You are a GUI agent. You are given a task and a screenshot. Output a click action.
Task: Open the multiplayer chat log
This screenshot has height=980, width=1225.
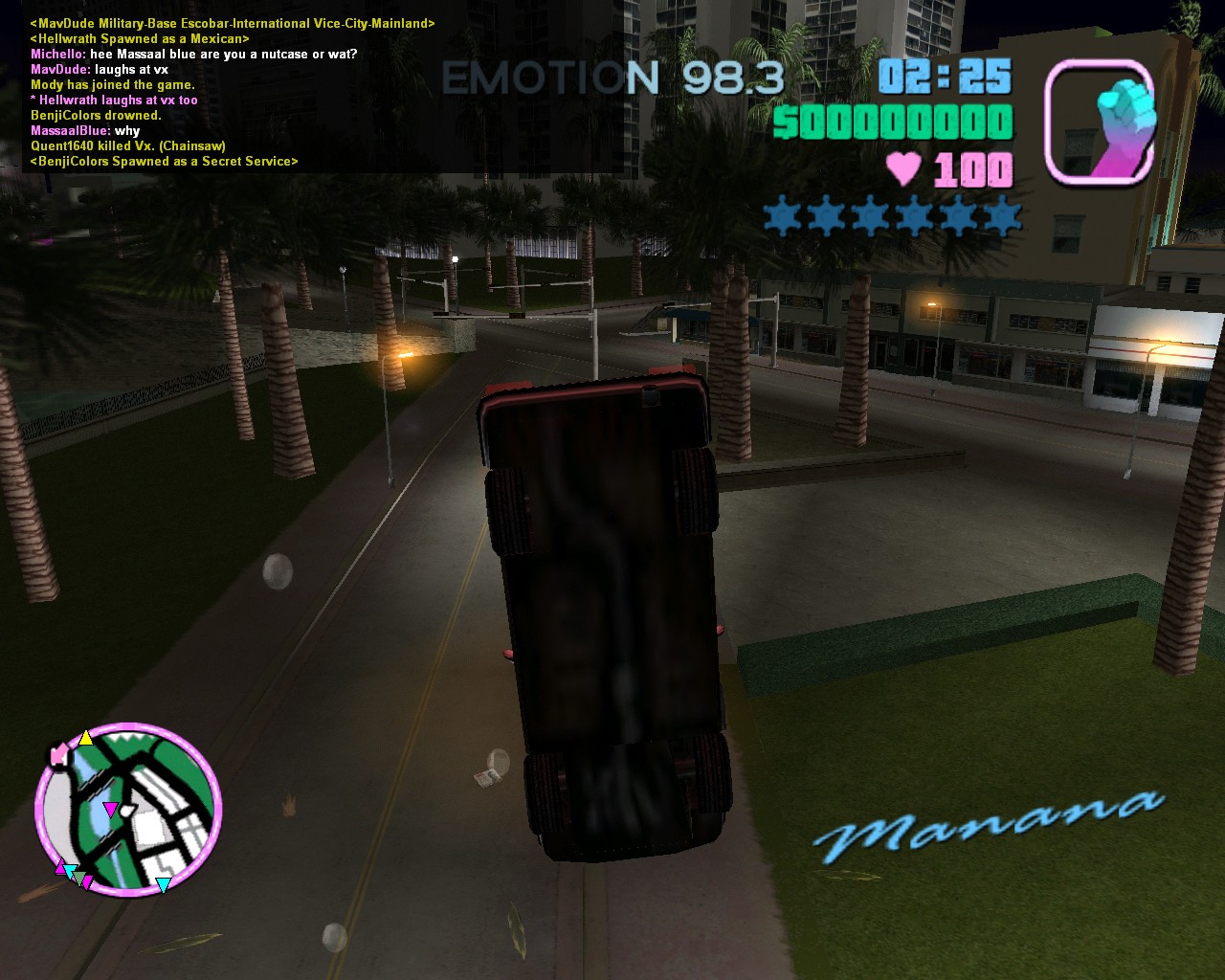click(x=230, y=93)
